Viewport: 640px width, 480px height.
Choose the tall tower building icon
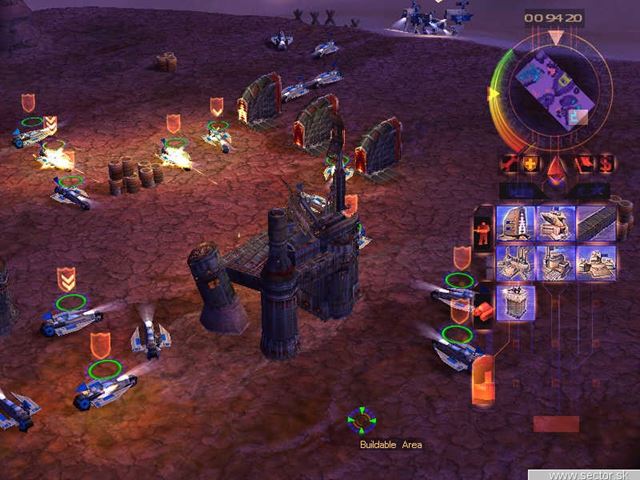(x=516, y=223)
